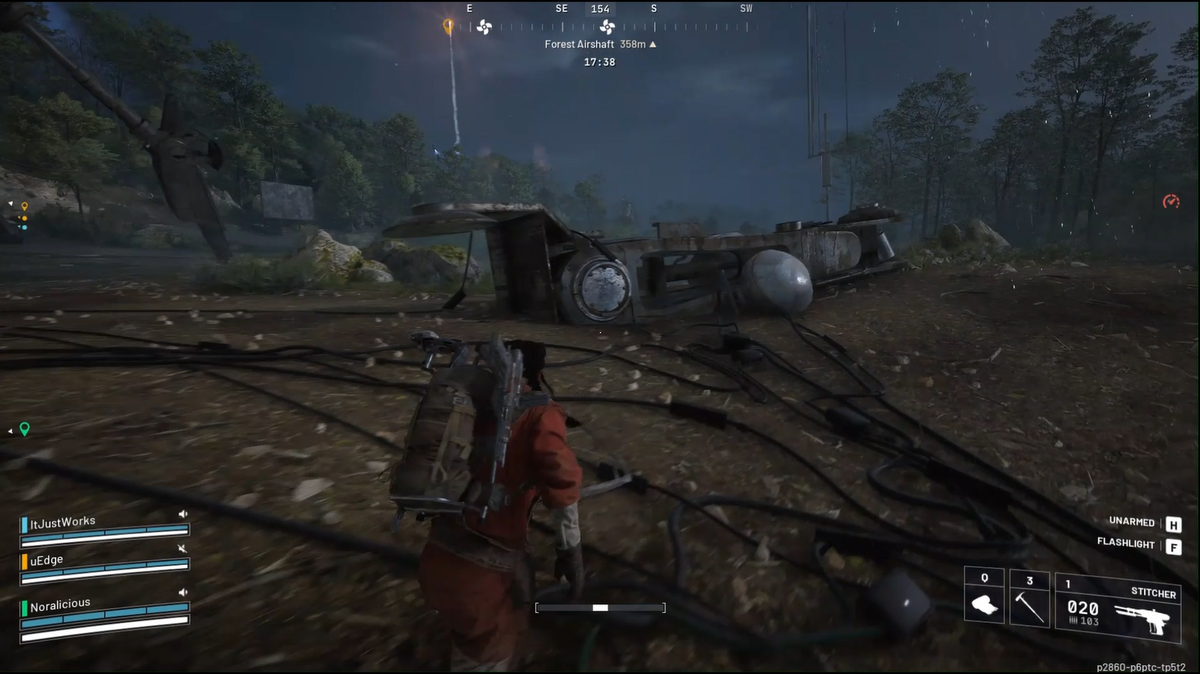
Task: Click the Forest Airshaft fan marker under heading 154
Action: click(x=607, y=27)
